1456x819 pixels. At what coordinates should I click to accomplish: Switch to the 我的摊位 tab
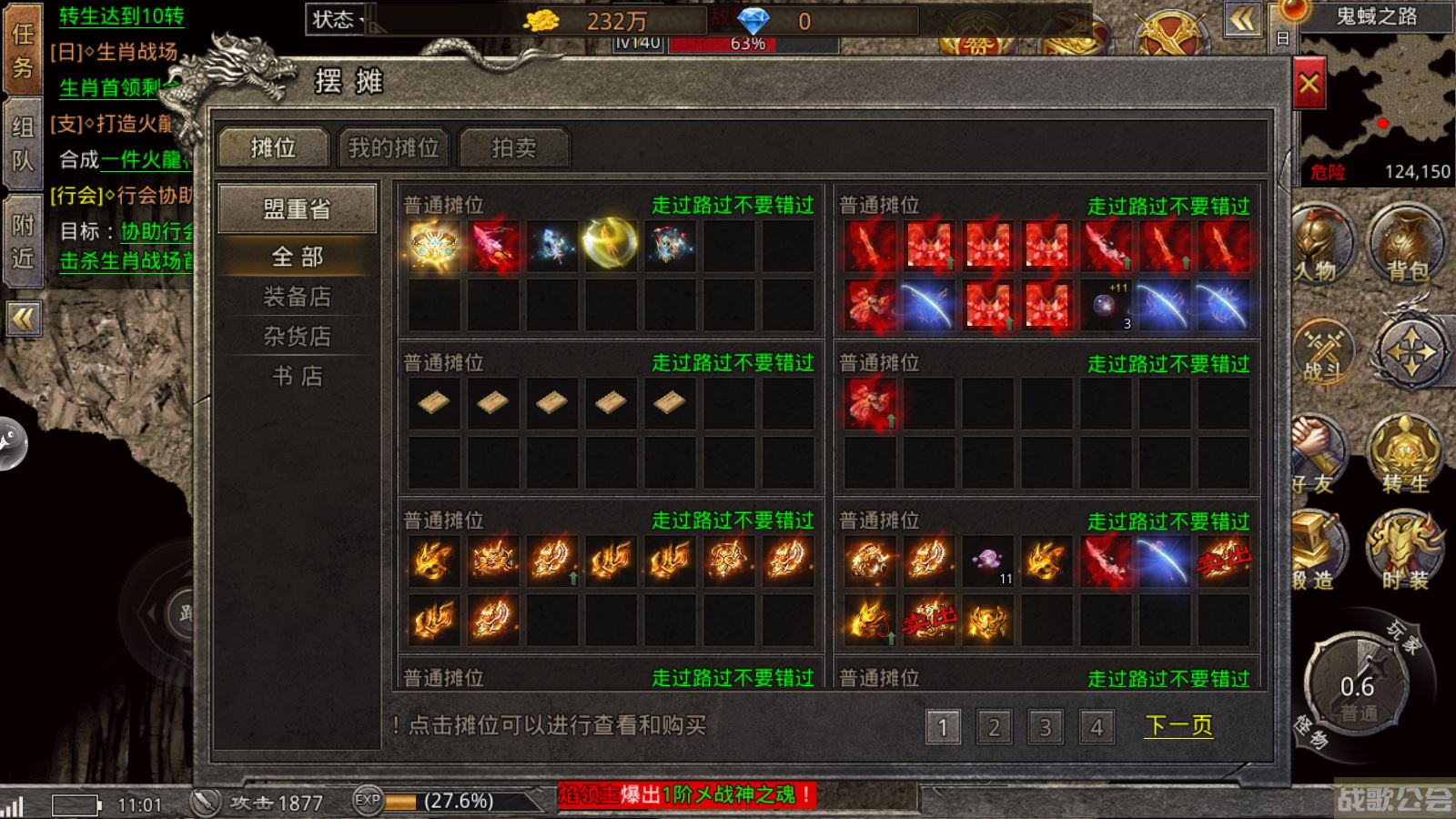(x=392, y=147)
